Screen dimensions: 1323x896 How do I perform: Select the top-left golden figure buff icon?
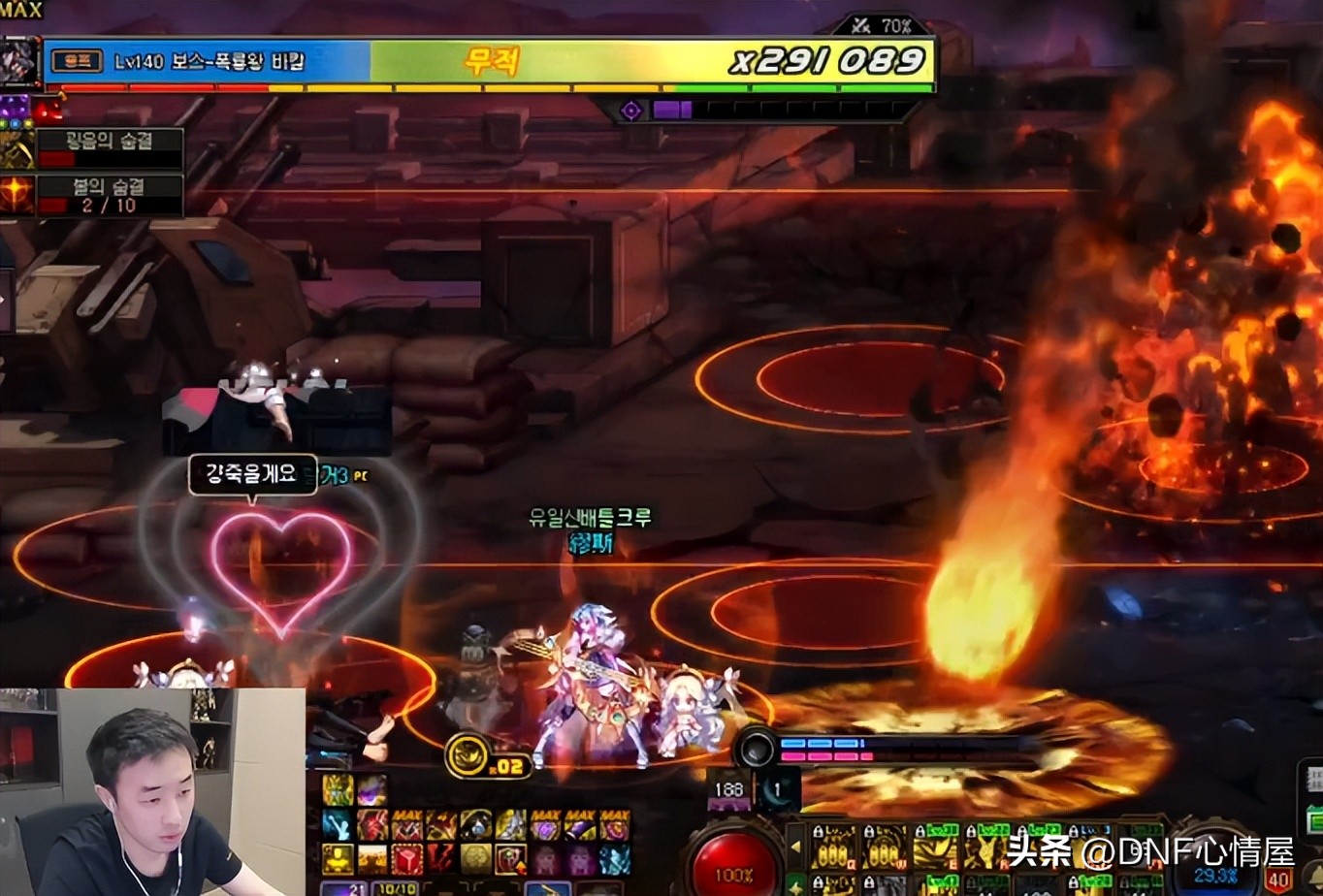coord(339,790)
